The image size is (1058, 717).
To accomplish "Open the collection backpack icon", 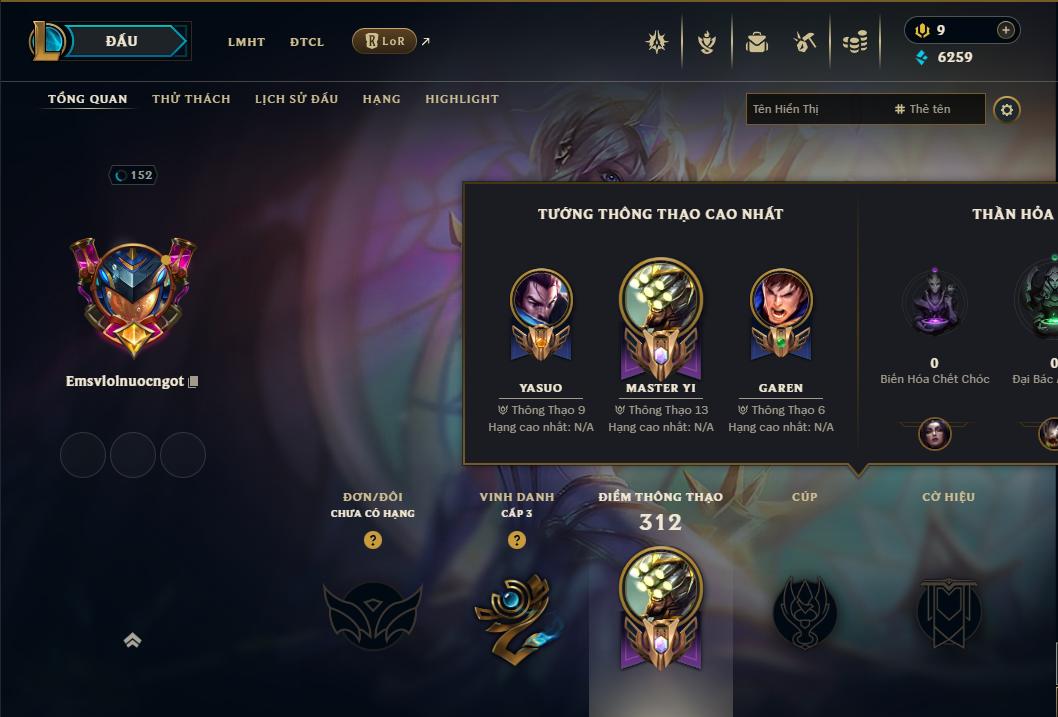I will tap(757, 42).
